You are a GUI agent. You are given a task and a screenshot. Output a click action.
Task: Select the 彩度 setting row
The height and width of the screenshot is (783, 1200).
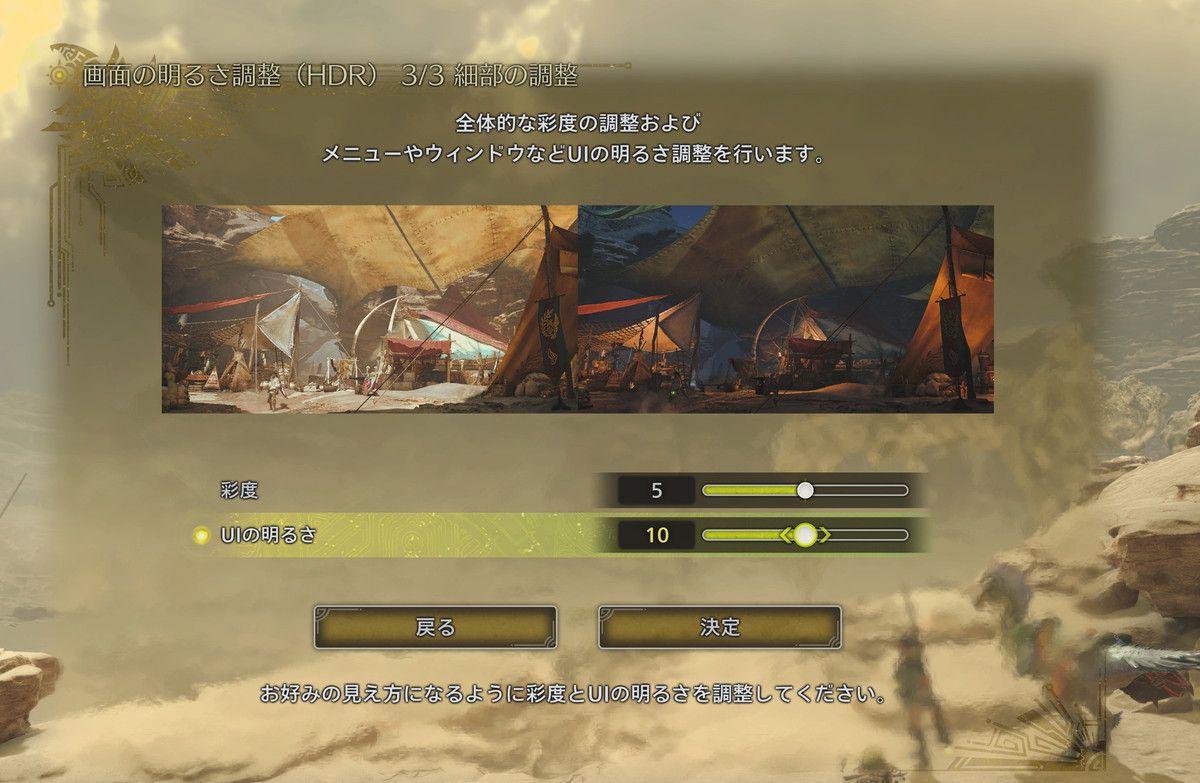[240, 490]
